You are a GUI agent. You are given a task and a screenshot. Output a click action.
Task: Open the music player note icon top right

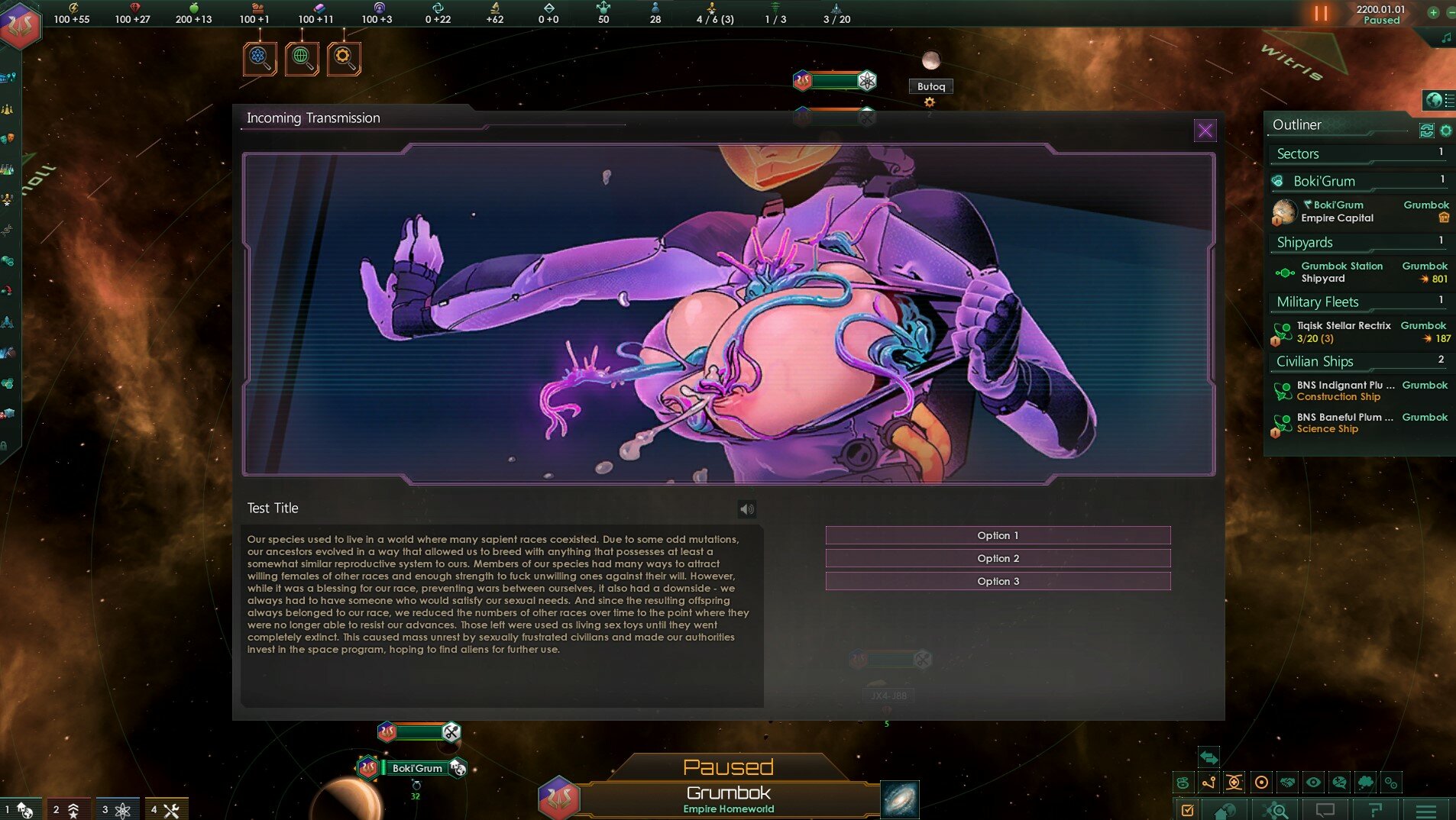1446,36
